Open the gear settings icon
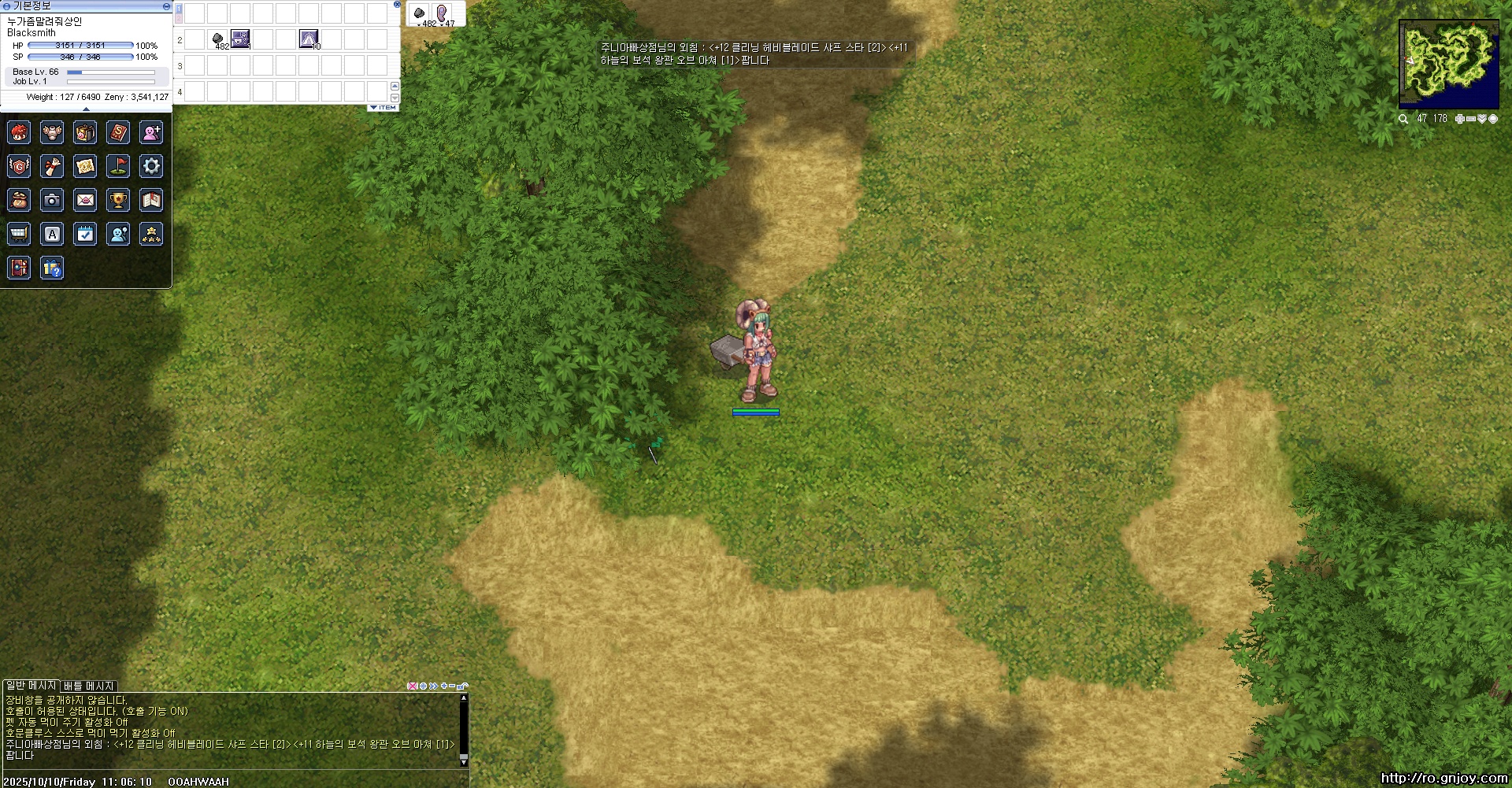Image resolution: width=1512 pixels, height=788 pixels. tap(151, 166)
